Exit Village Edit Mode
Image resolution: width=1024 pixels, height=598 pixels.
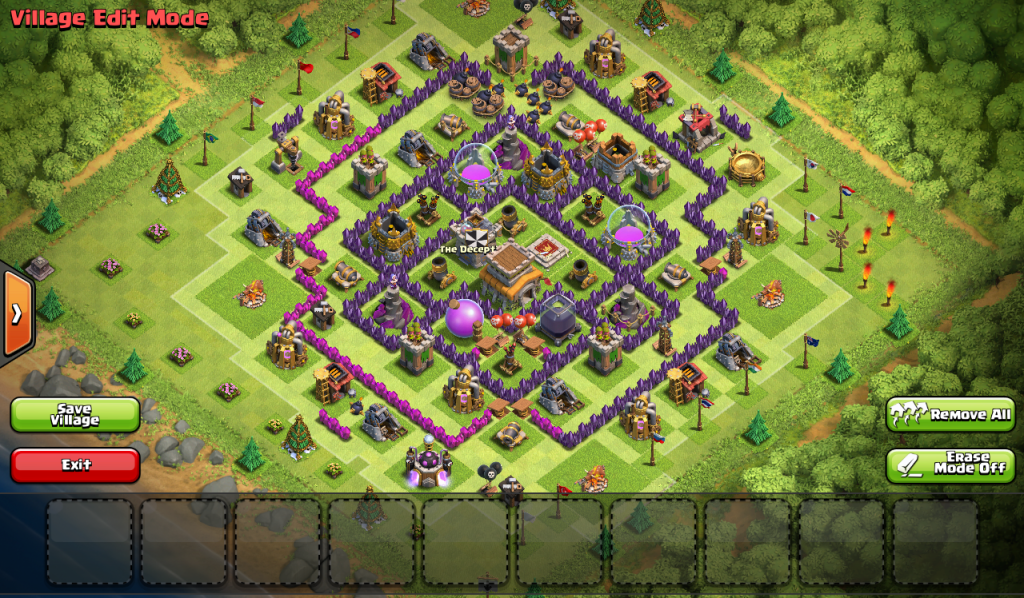coord(75,465)
